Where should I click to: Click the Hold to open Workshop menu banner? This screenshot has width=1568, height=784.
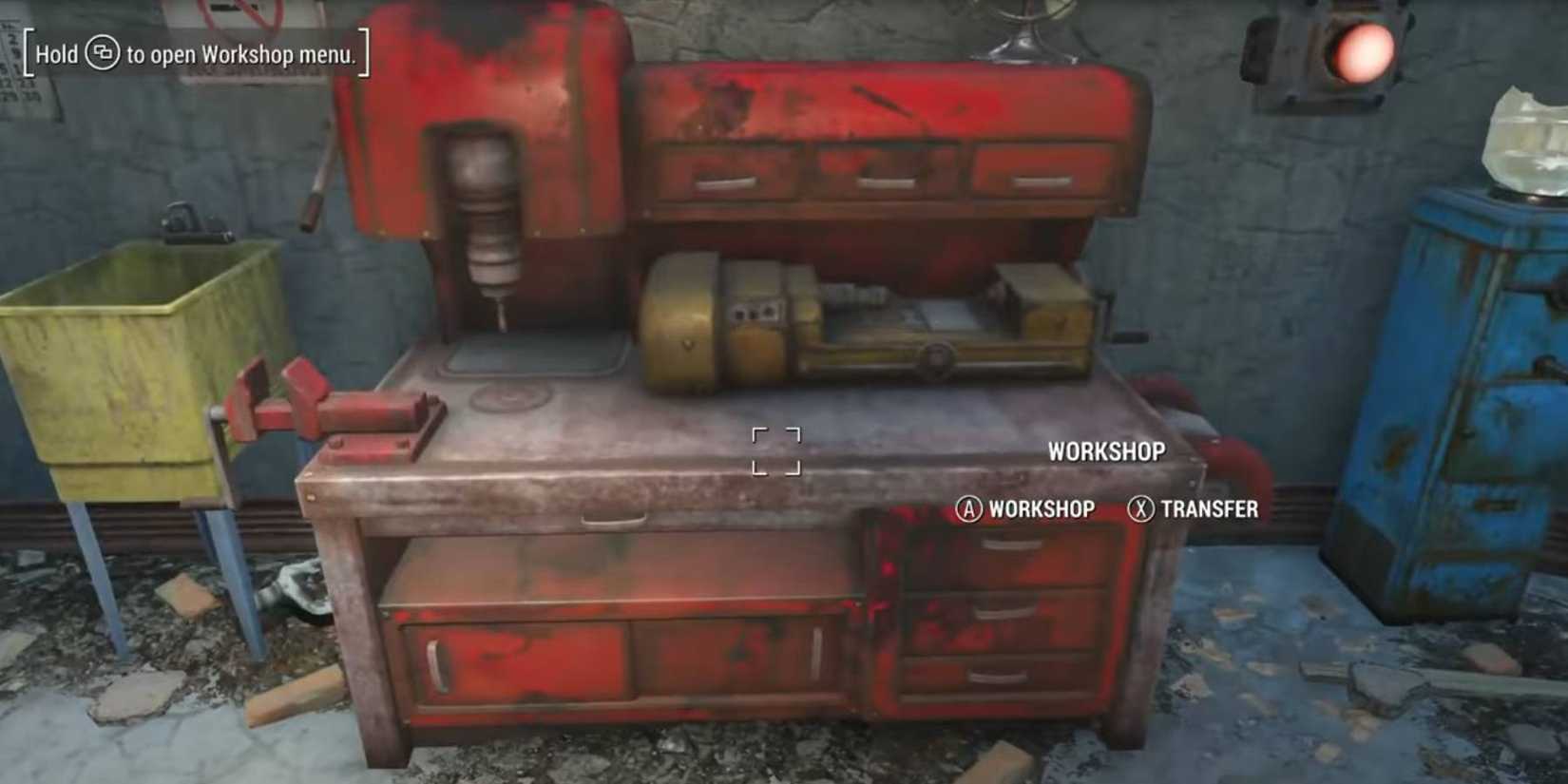point(195,55)
